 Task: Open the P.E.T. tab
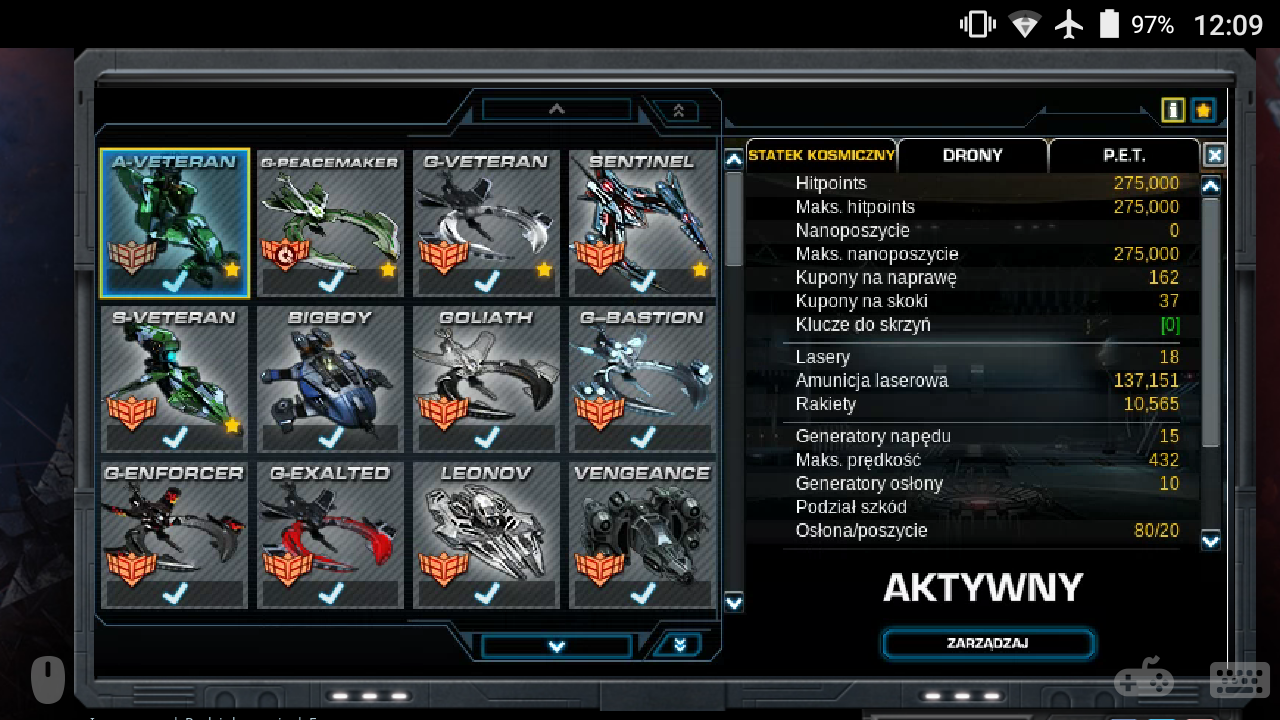[x=1124, y=156]
